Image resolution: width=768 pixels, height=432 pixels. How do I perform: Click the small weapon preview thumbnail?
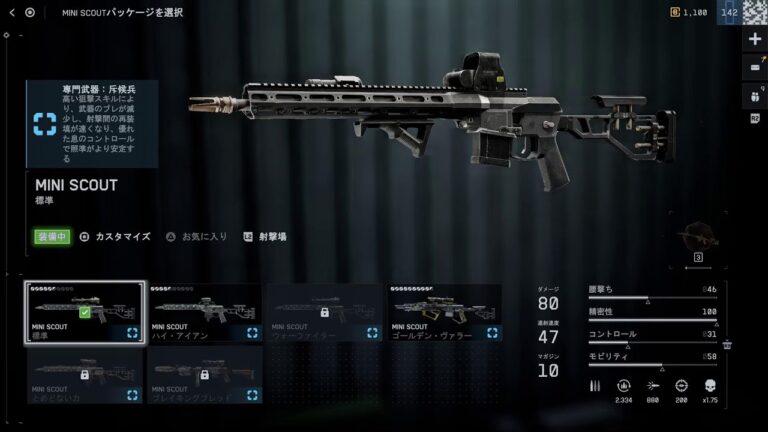tap(698, 239)
